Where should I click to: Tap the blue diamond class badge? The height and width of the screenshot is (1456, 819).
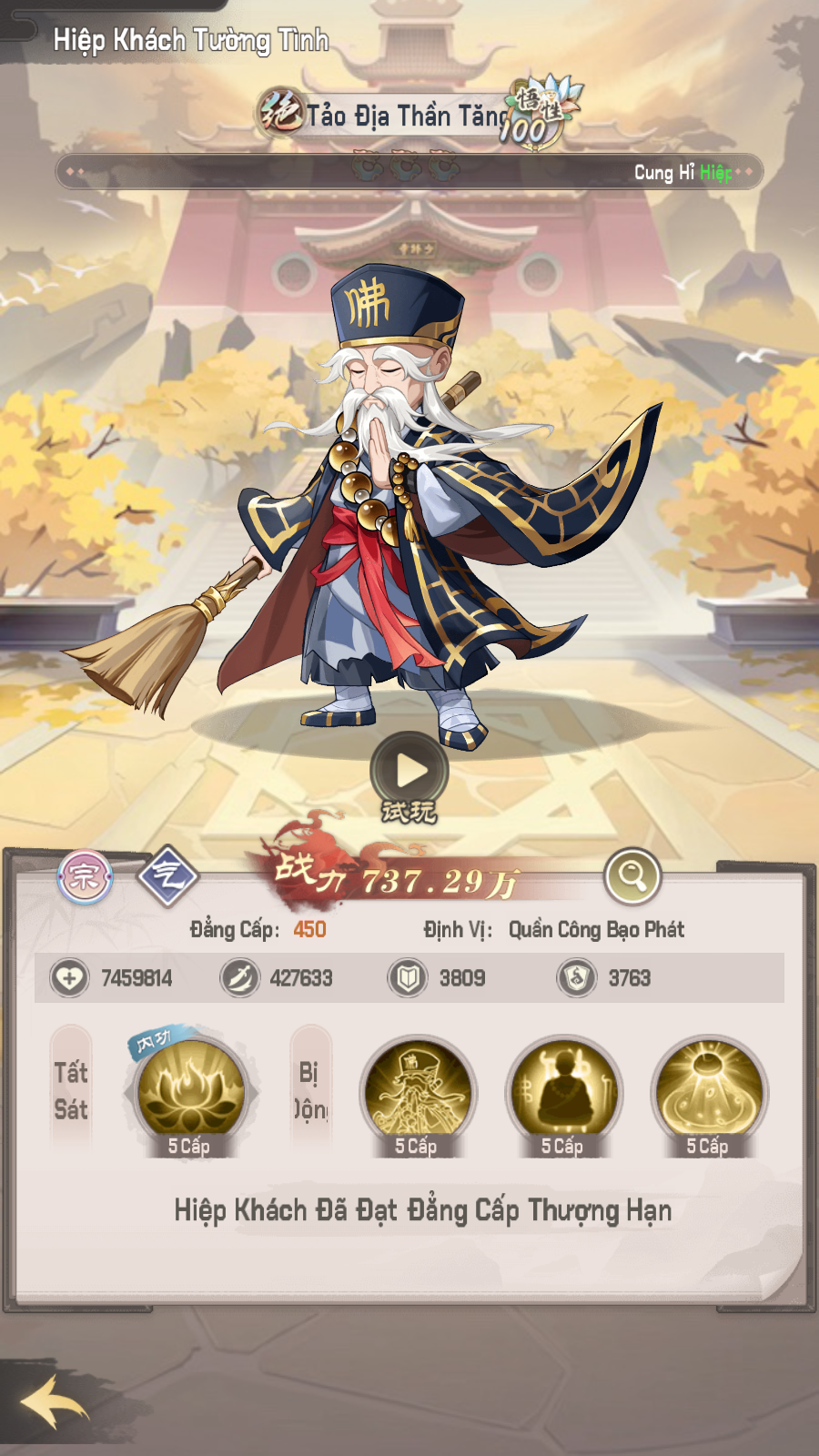pyautogui.click(x=167, y=876)
